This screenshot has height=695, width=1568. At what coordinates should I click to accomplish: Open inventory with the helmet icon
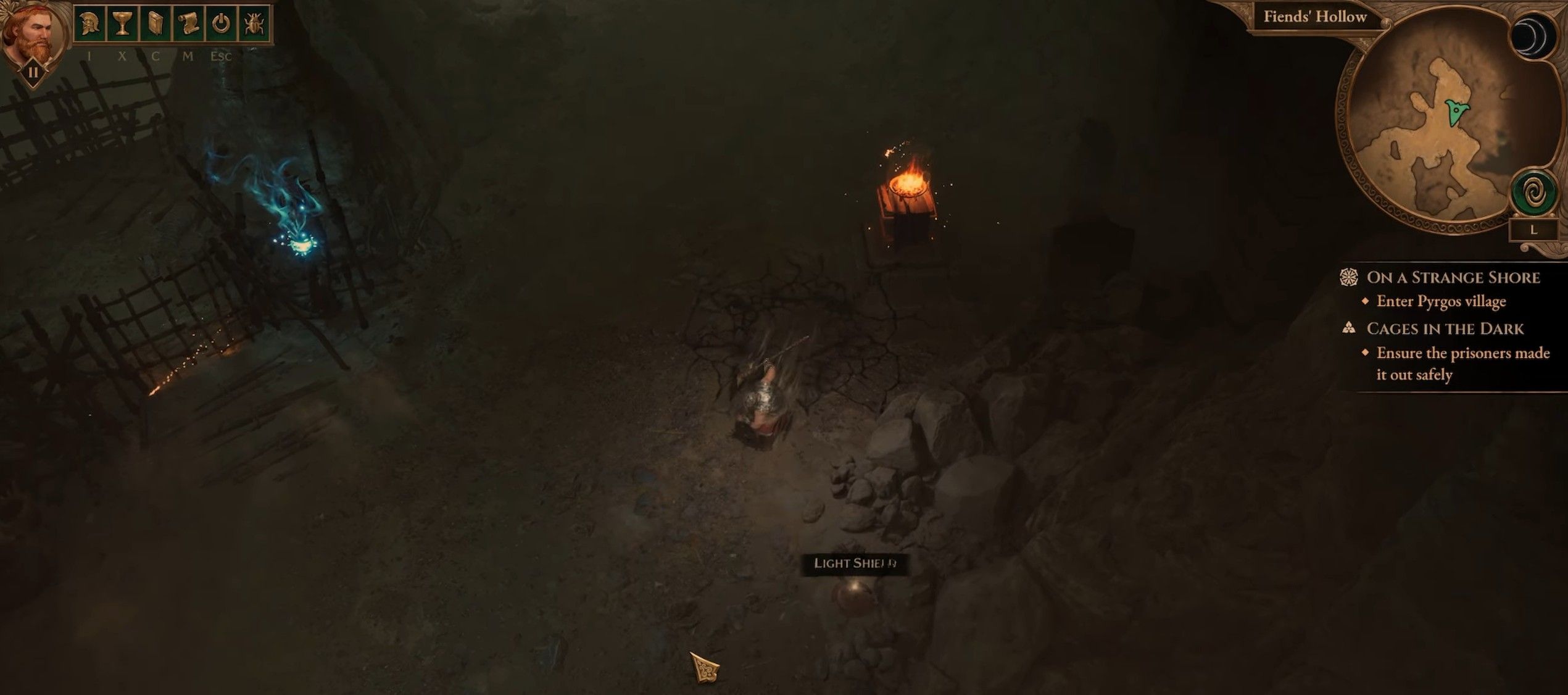point(89,24)
